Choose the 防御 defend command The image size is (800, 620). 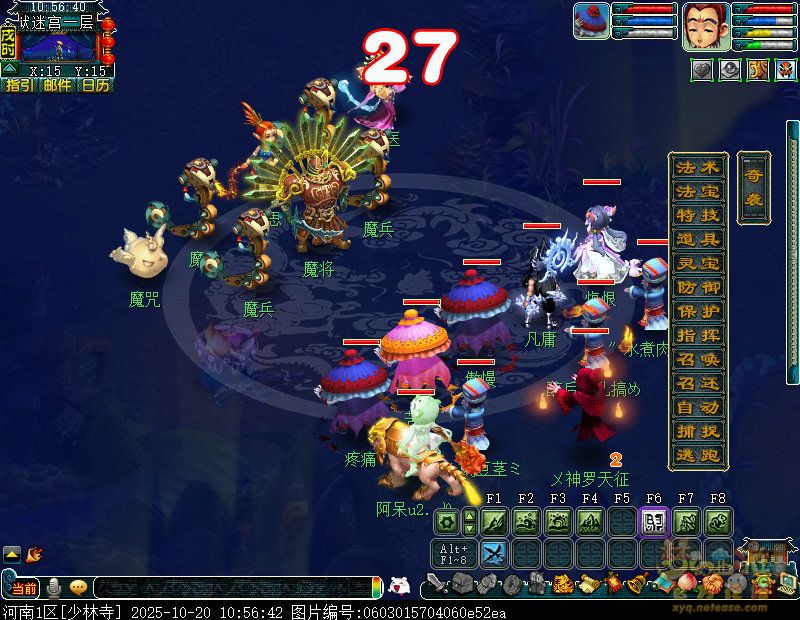coord(697,287)
